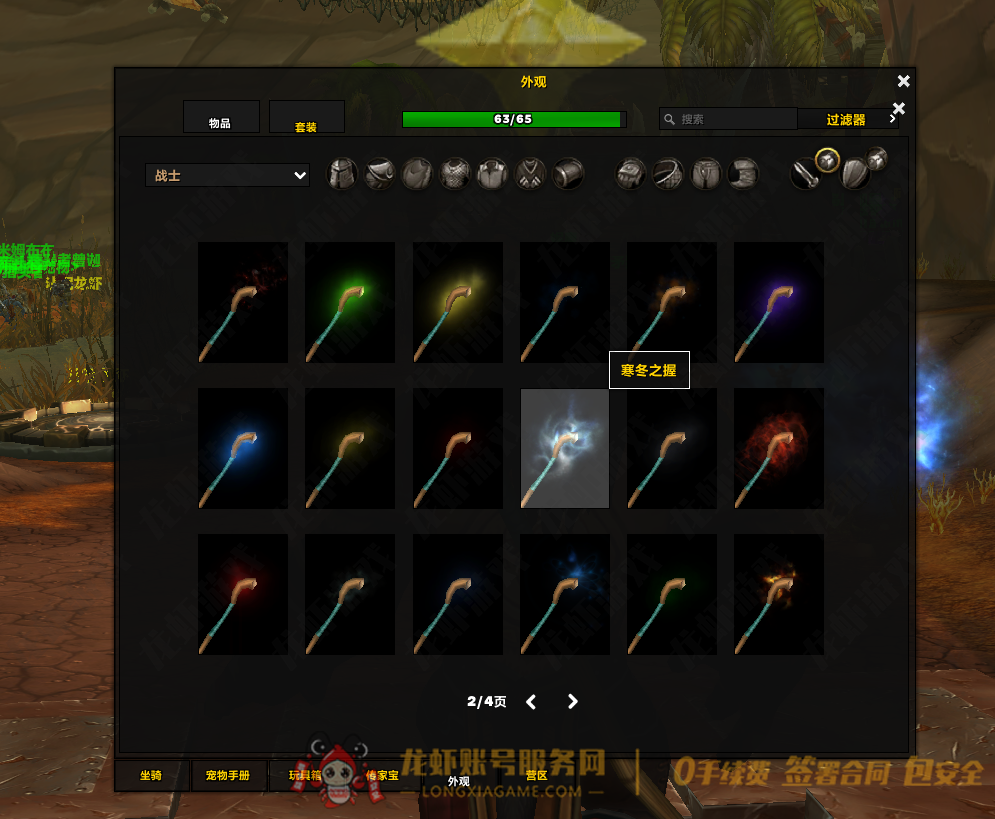Viewport: 995px width, 819px height.
Task: Select the shield off-hand slot icon
Action: 854,176
